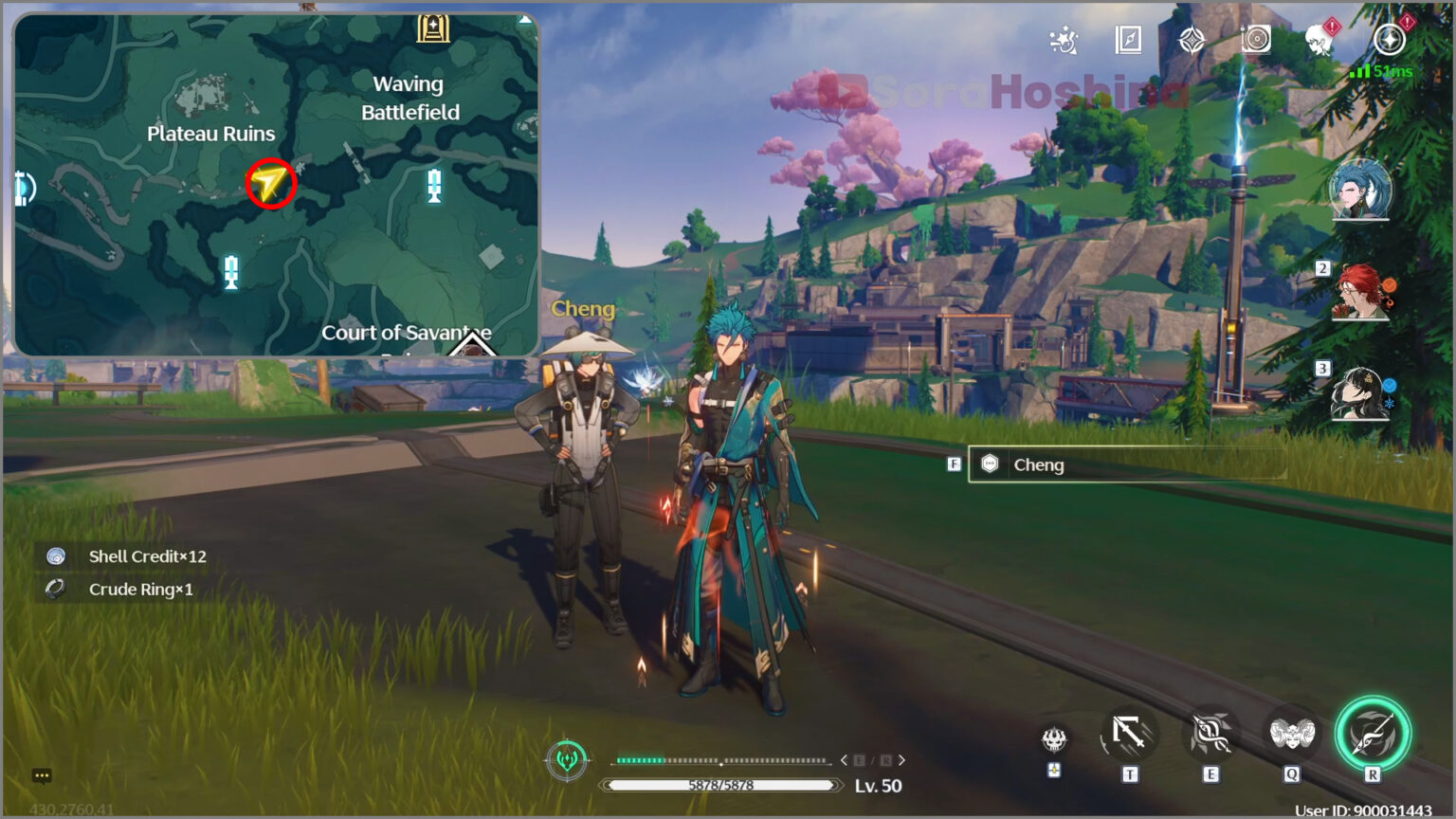
Task: Open the Convene star icon at top
Action: pos(1192,41)
